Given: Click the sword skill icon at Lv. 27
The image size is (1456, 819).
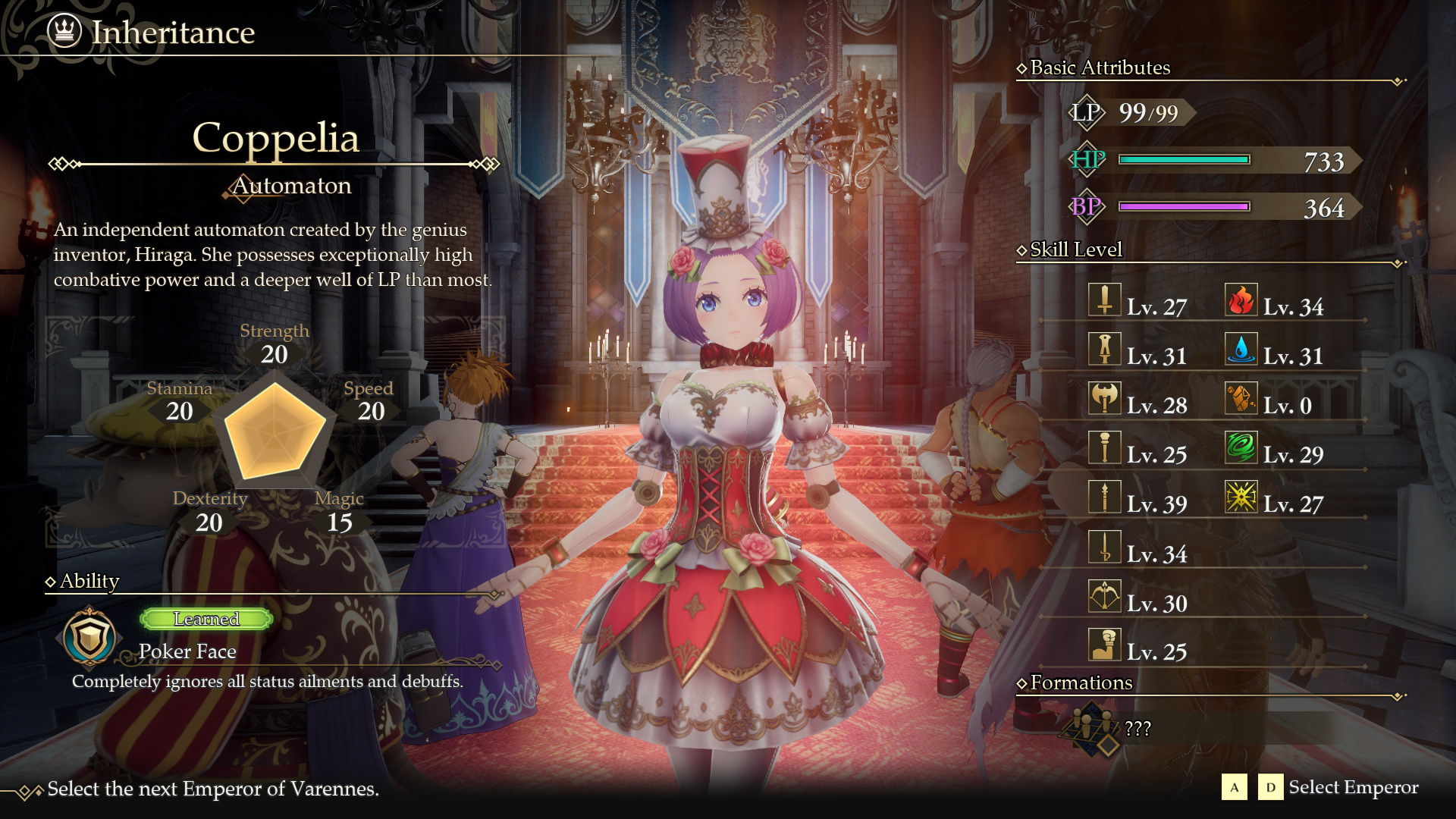Looking at the screenshot, I should [x=1104, y=300].
